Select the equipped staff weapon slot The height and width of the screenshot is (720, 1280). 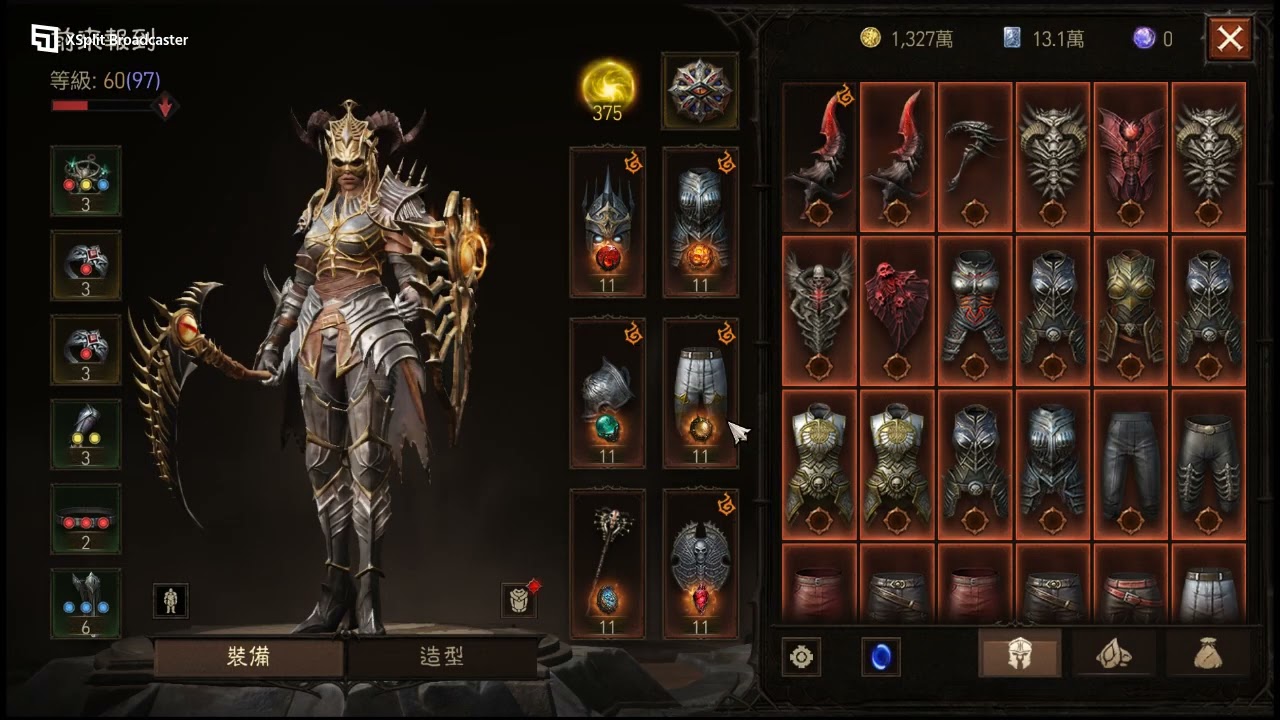pos(607,564)
